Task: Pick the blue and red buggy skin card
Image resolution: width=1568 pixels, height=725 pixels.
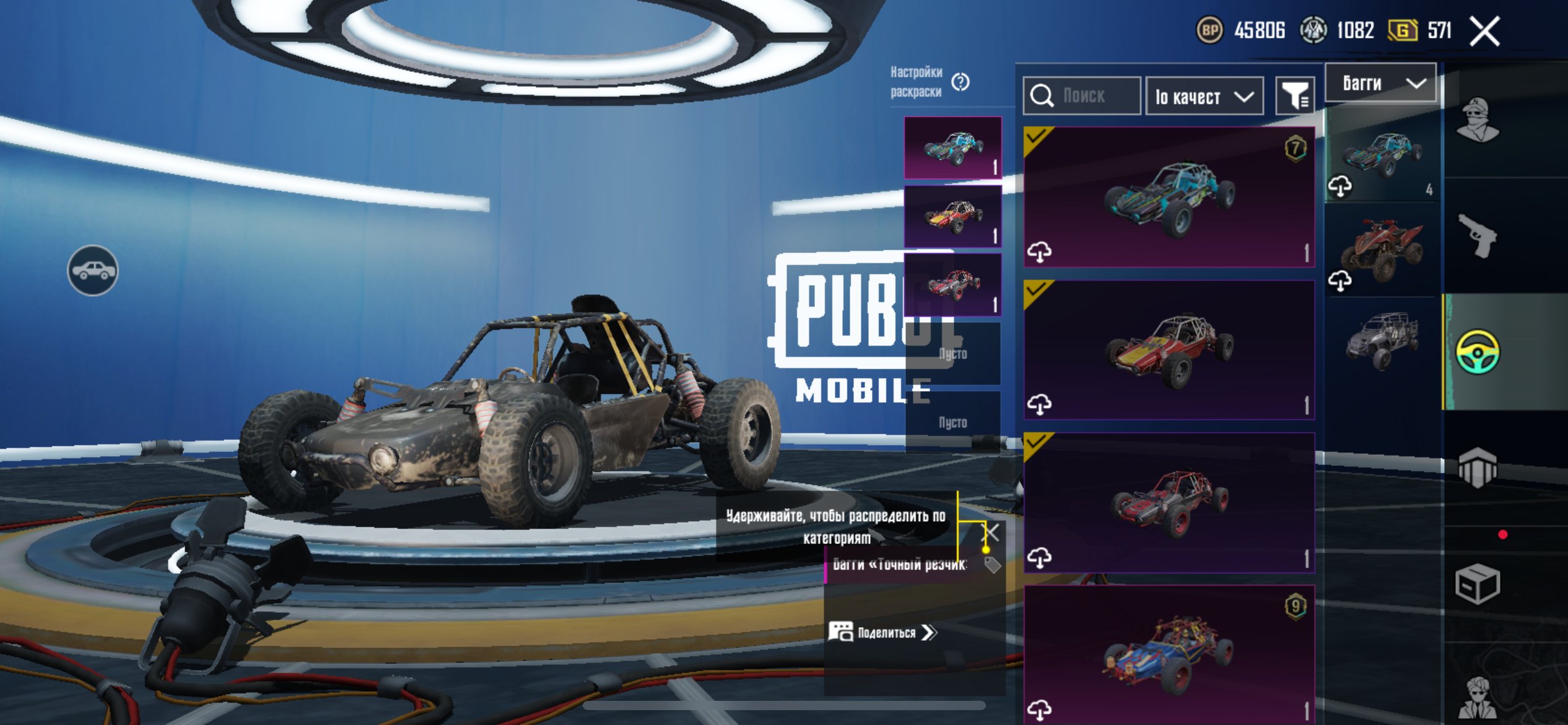Action: [x=1169, y=653]
